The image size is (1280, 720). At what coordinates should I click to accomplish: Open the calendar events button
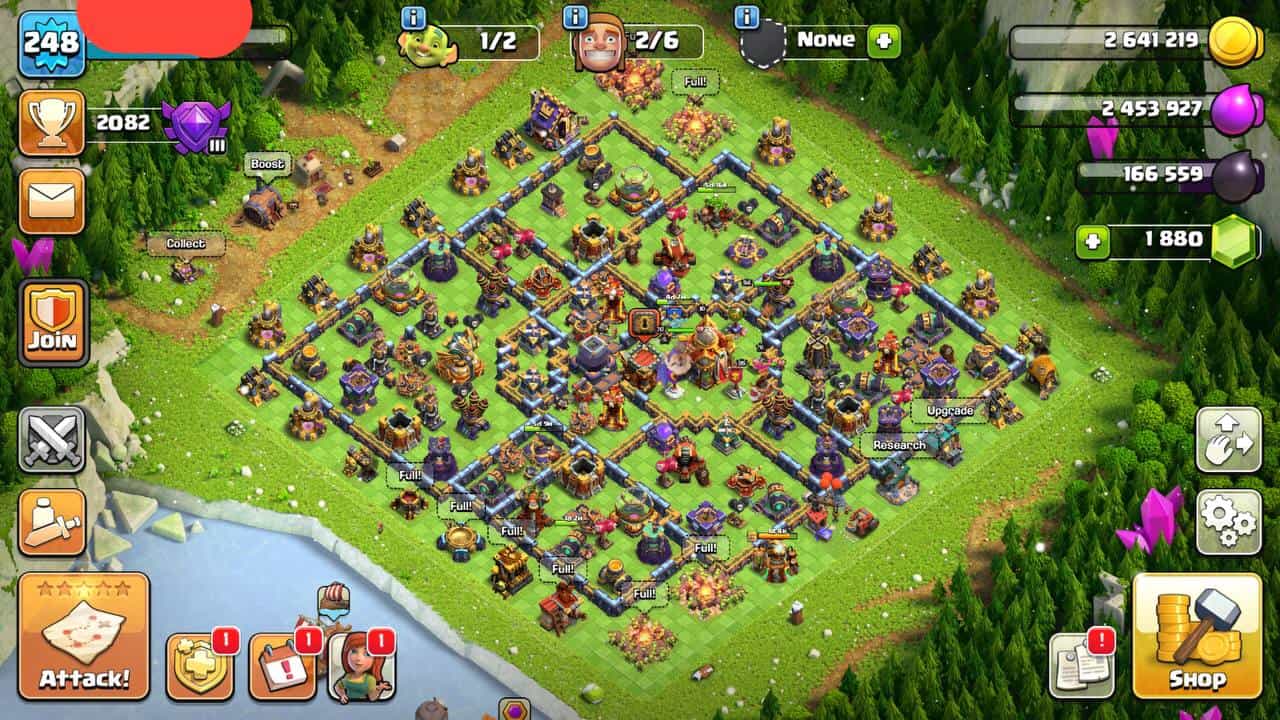[x=282, y=665]
